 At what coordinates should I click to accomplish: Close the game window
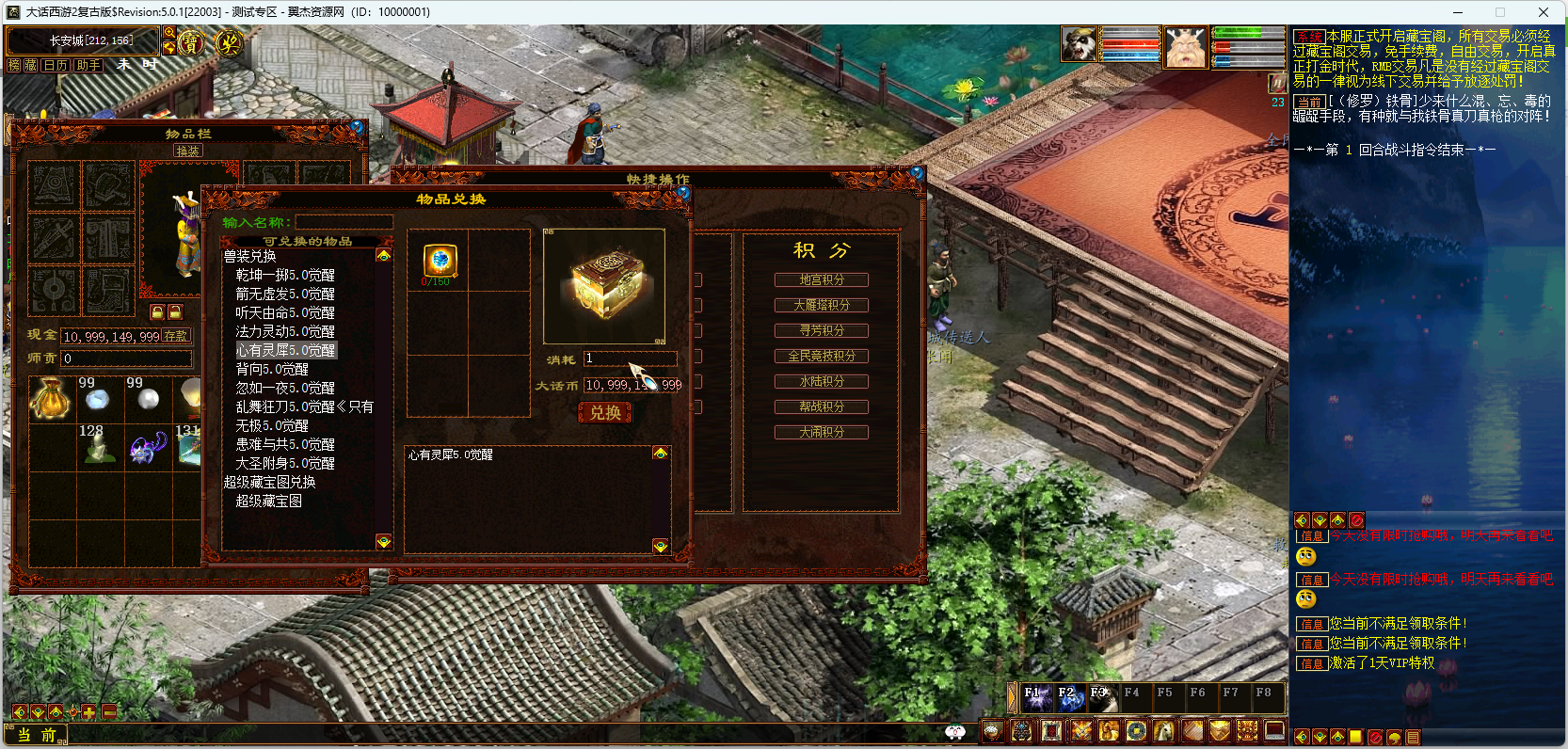click(1544, 12)
